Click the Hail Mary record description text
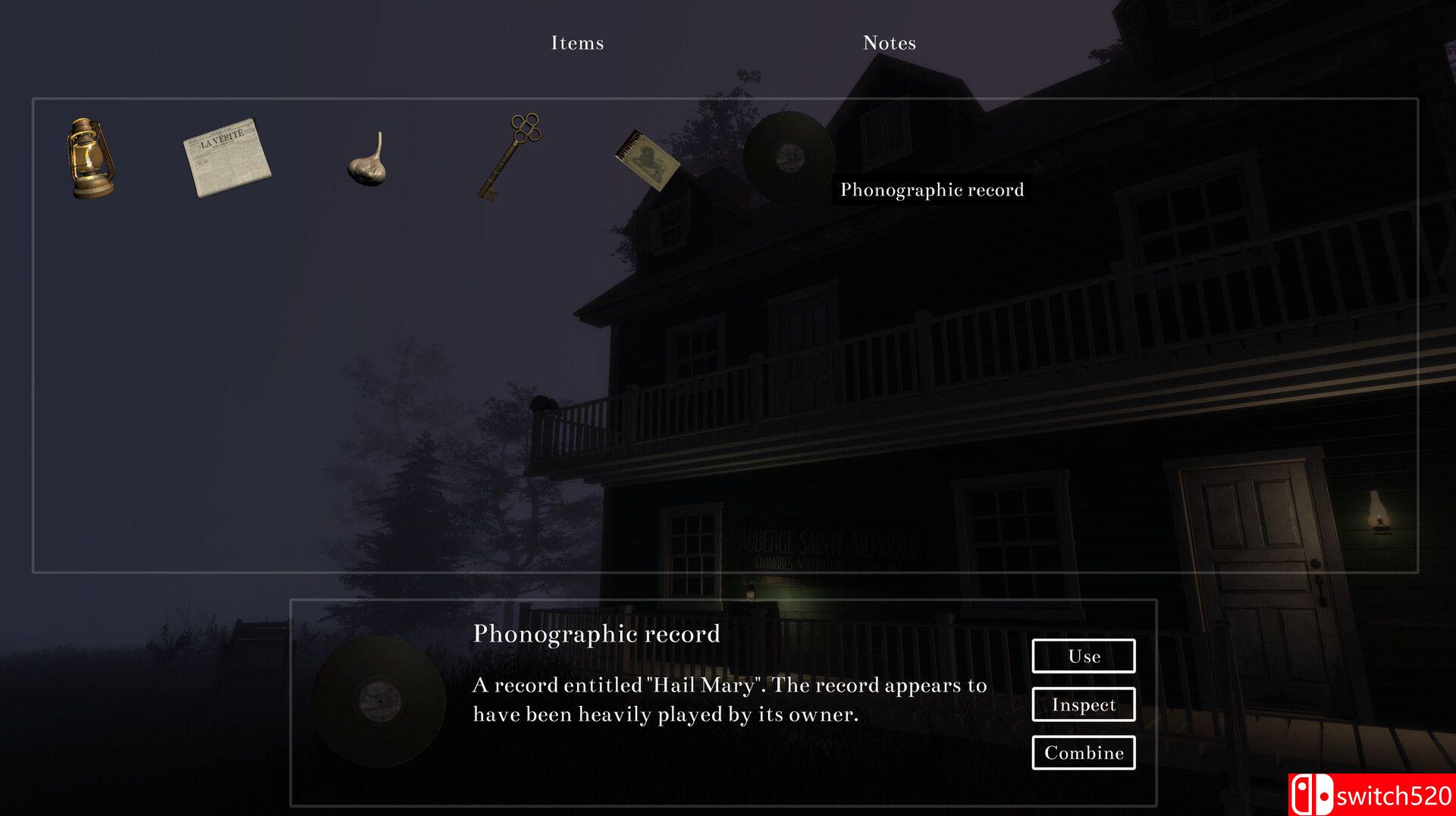The width and height of the screenshot is (1456, 816). pos(728,699)
